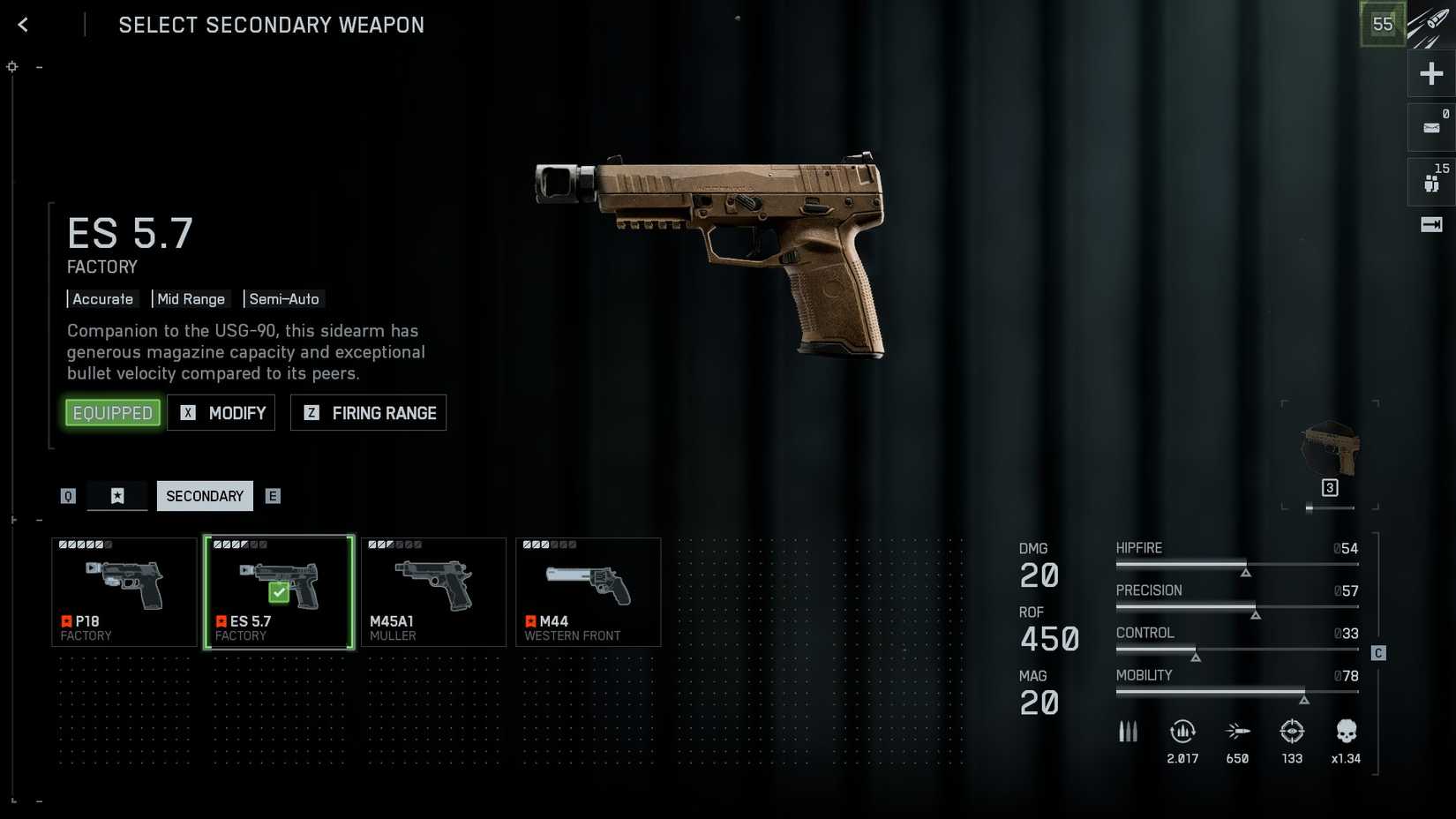Select the Secondary category tab

(205, 496)
